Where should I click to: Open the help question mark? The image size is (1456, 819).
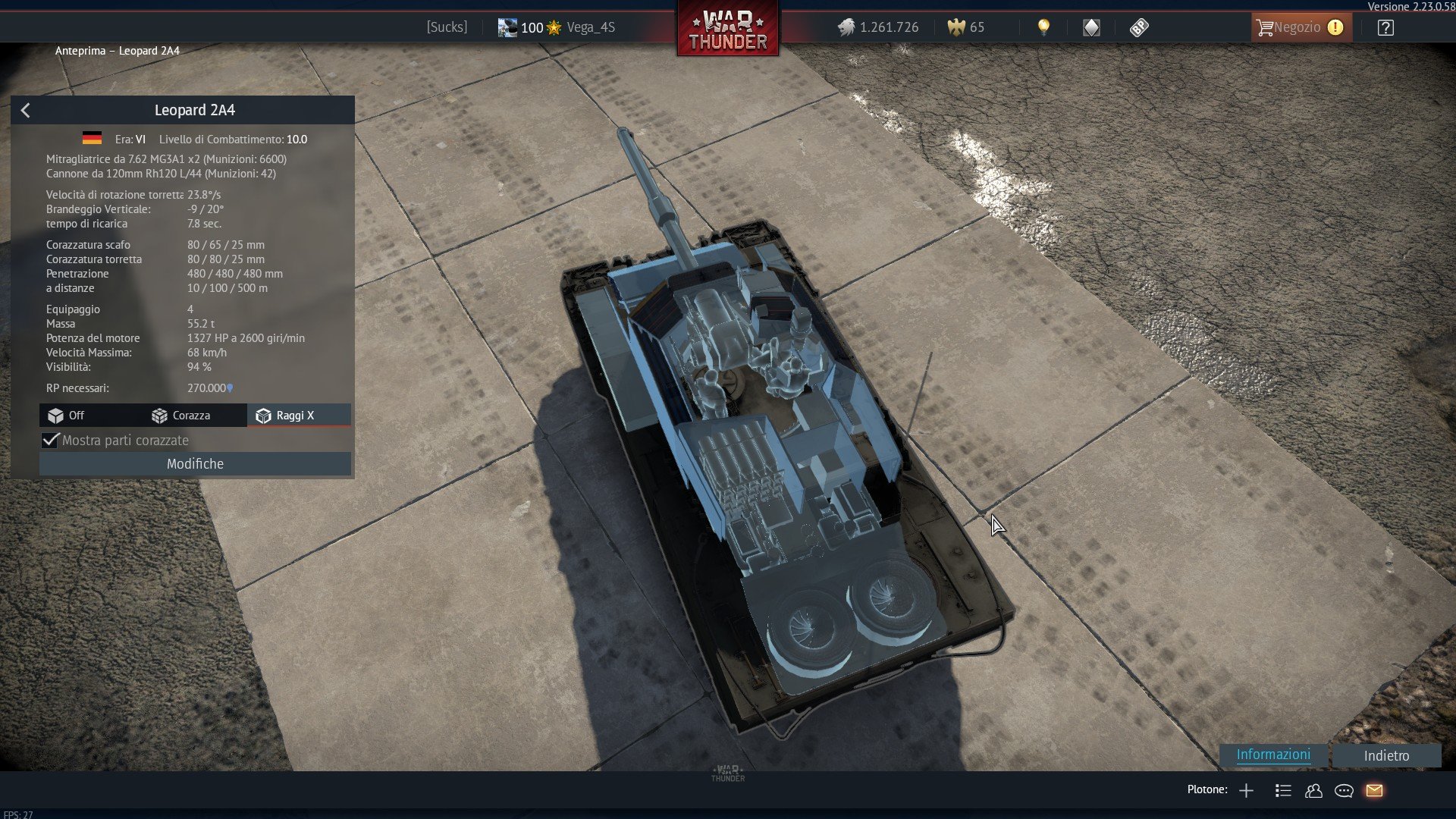point(1385,28)
